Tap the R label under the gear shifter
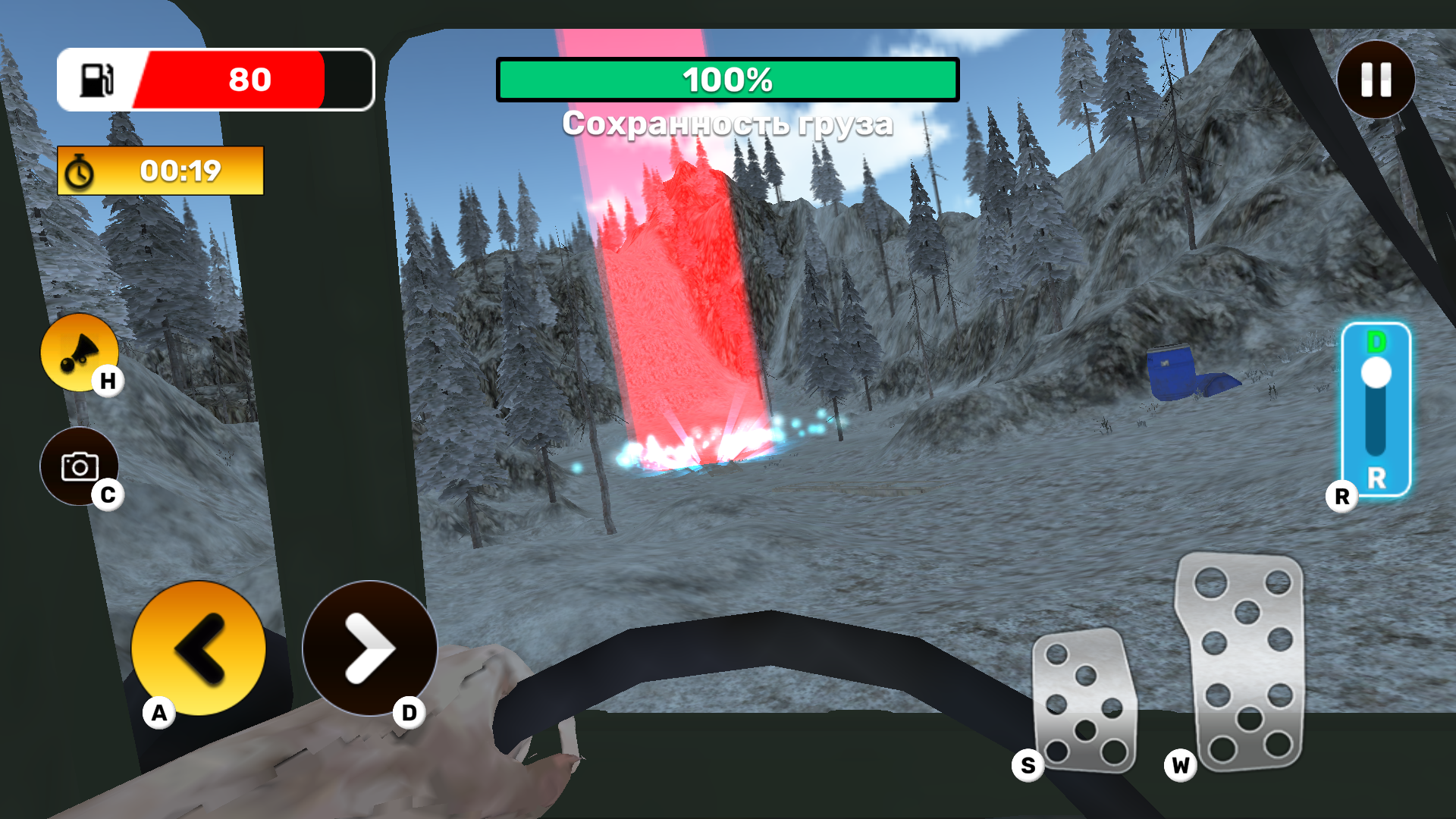The image size is (1456, 819). pyautogui.click(x=1342, y=497)
